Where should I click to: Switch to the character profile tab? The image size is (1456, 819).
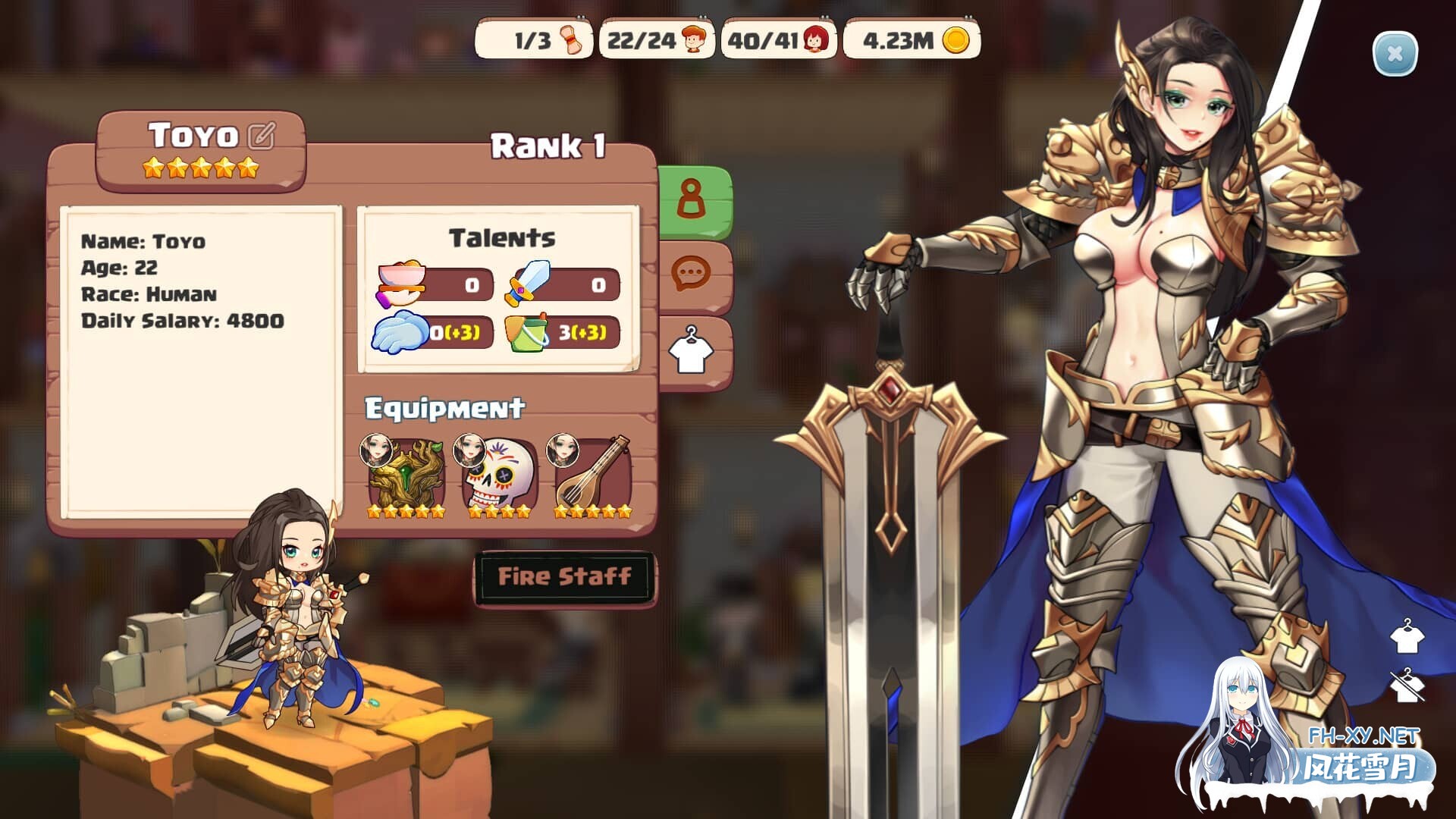(x=692, y=201)
